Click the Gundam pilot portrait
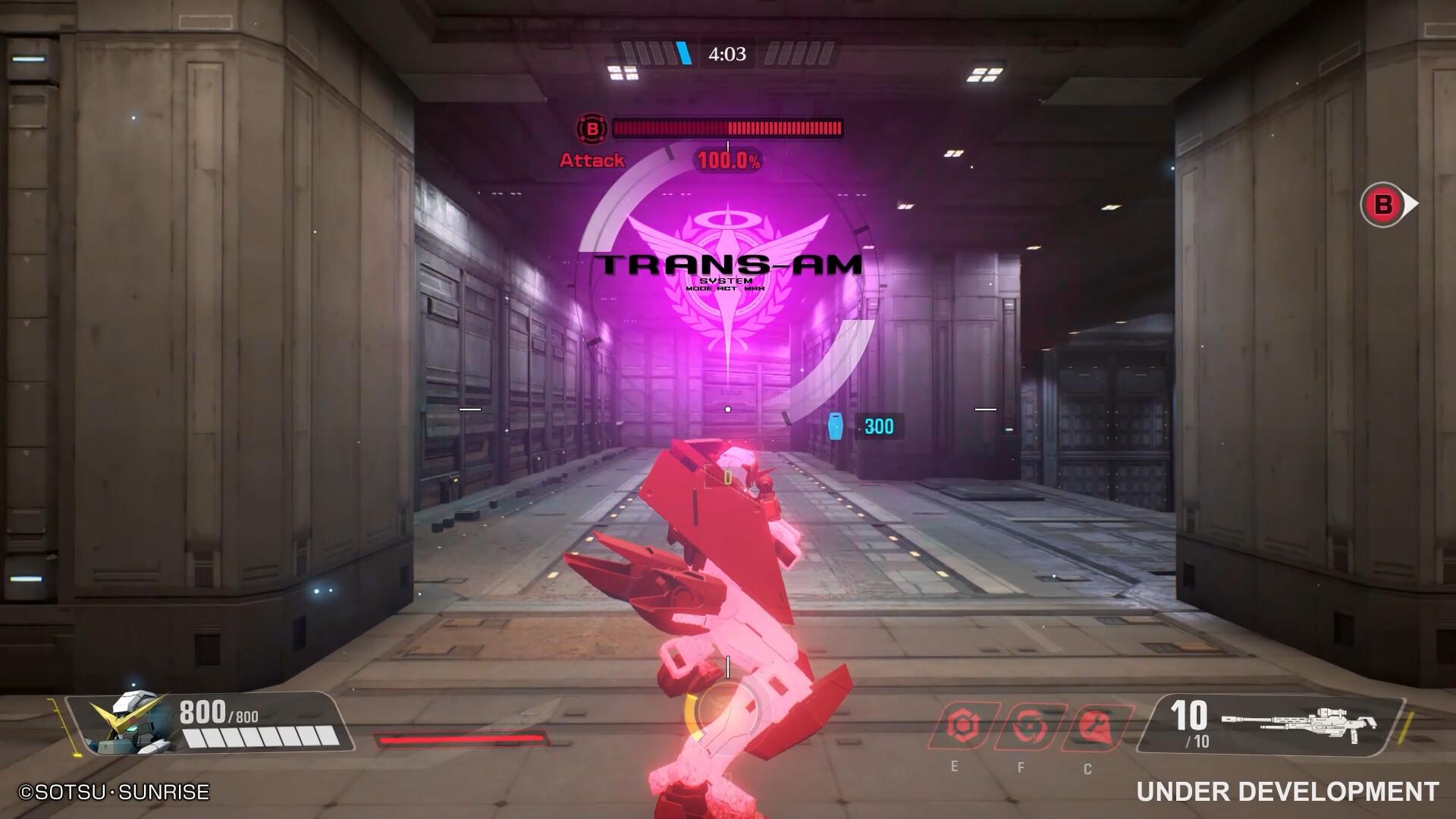The height and width of the screenshot is (819, 1456). 126,723
